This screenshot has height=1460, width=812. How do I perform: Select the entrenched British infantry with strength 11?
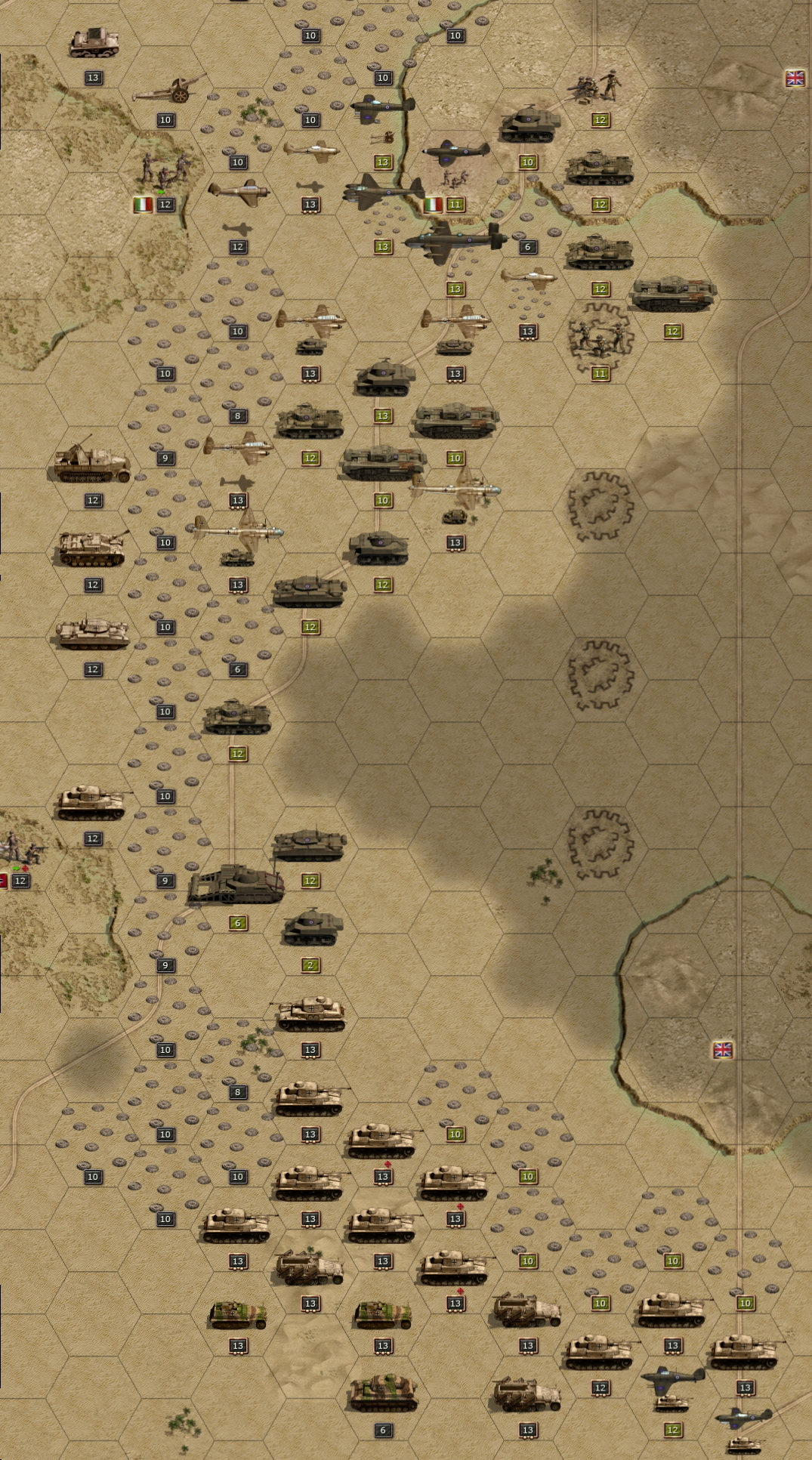[x=600, y=338]
